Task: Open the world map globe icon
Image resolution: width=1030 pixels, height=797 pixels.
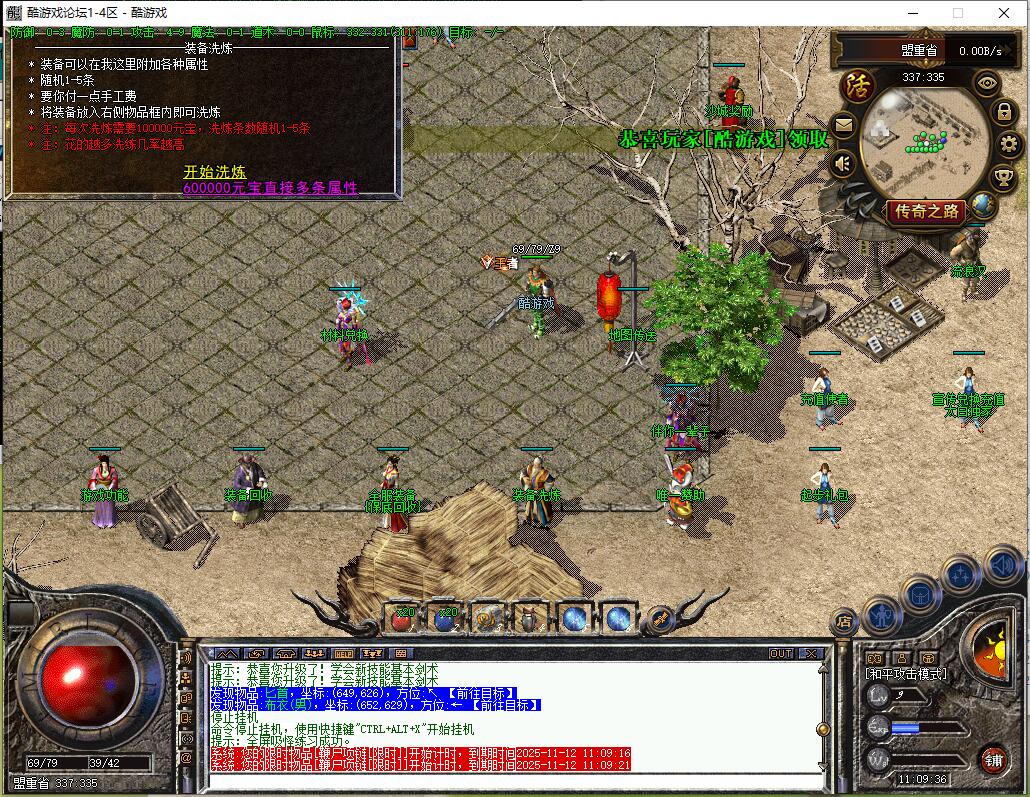Action: (984, 206)
